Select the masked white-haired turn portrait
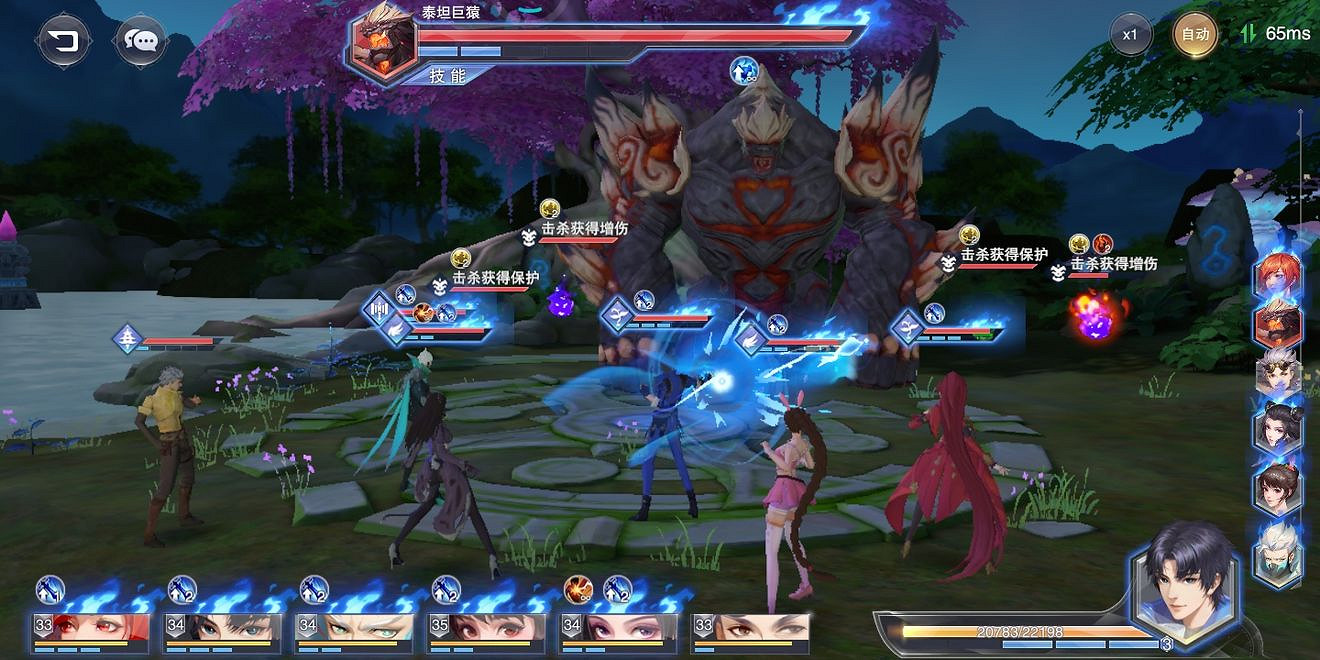1320x660 pixels. [x=1278, y=541]
